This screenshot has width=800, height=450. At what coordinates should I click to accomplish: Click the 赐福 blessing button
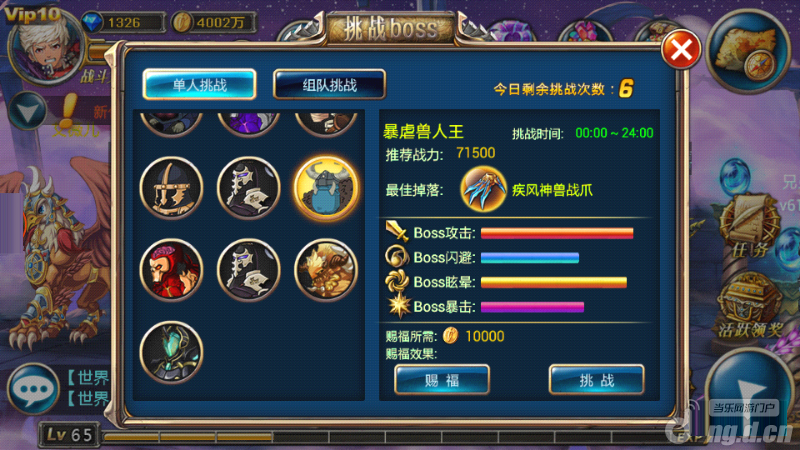point(441,379)
